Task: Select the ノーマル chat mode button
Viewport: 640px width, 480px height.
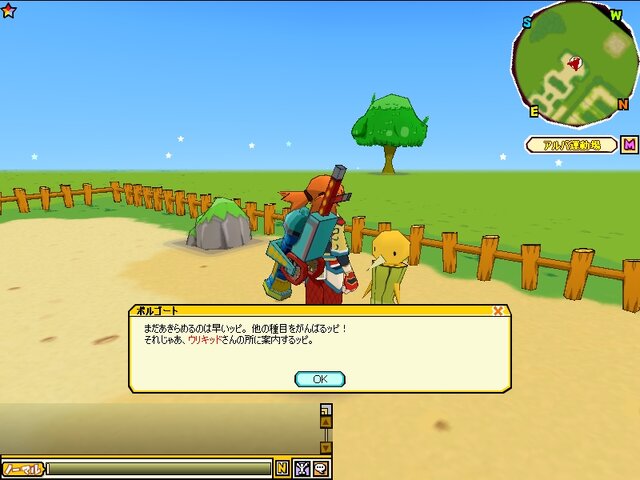Action: tap(23, 468)
